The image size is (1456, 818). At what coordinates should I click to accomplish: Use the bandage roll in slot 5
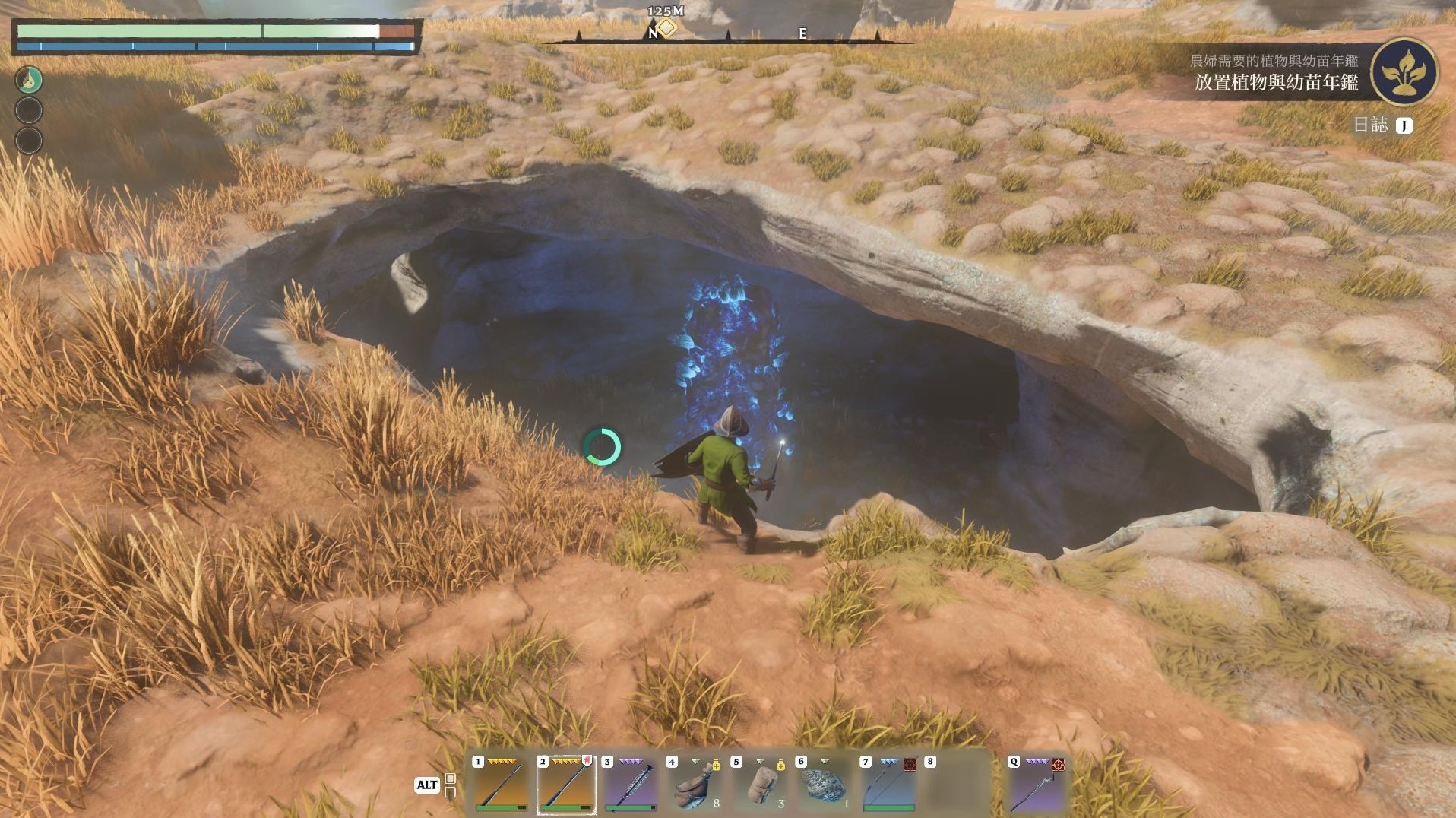click(x=759, y=785)
